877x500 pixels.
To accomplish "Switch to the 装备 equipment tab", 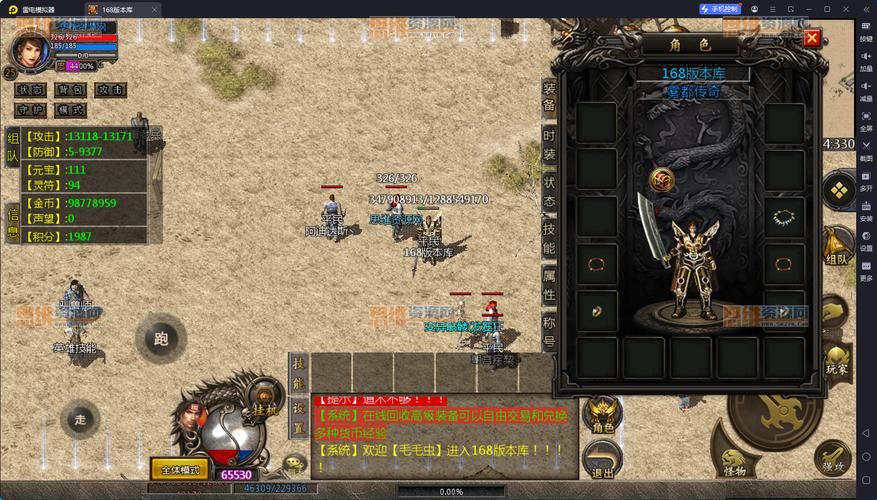I will [549, 100].
